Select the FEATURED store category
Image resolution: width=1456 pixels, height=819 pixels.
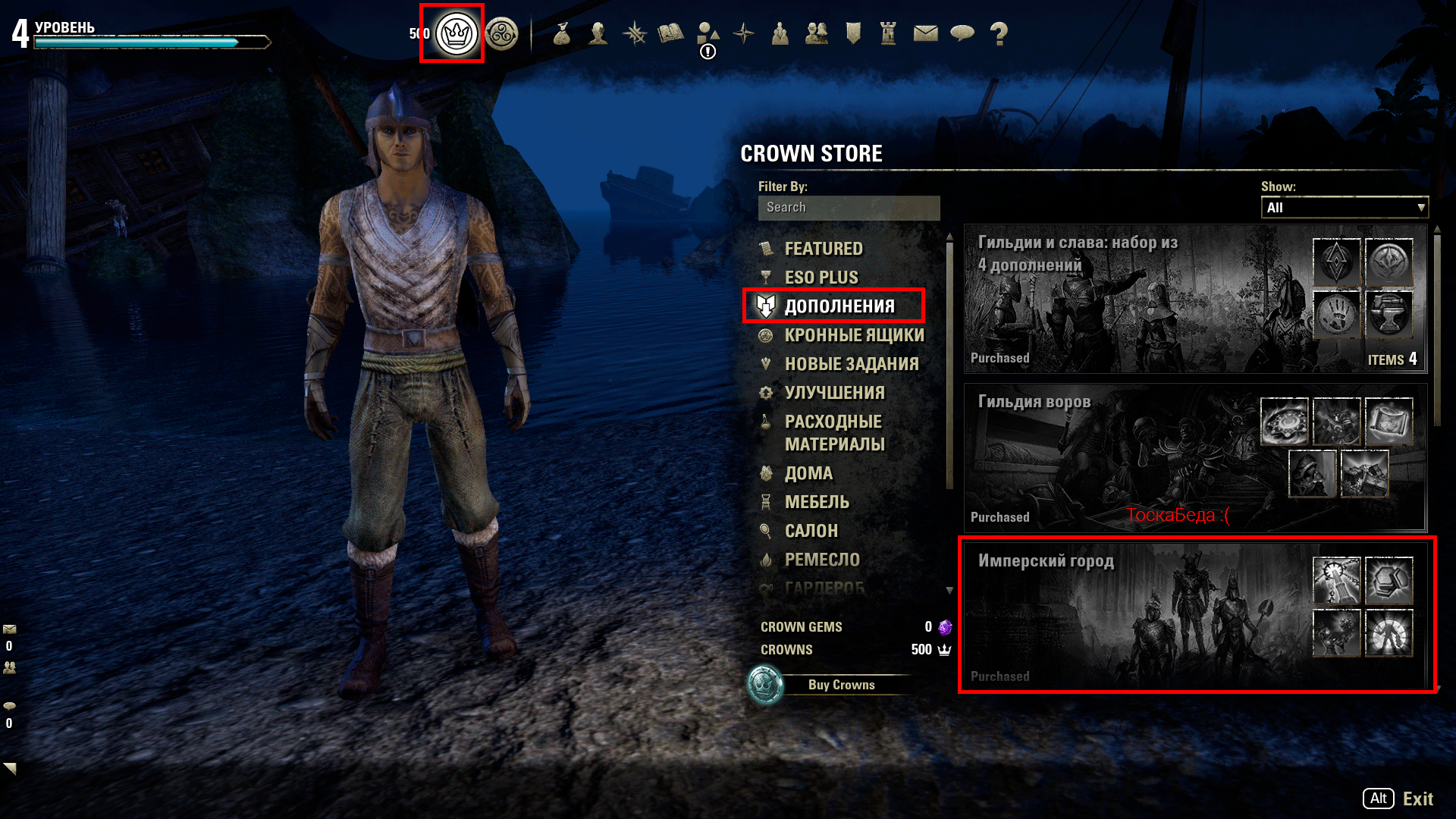coord(823,249)
